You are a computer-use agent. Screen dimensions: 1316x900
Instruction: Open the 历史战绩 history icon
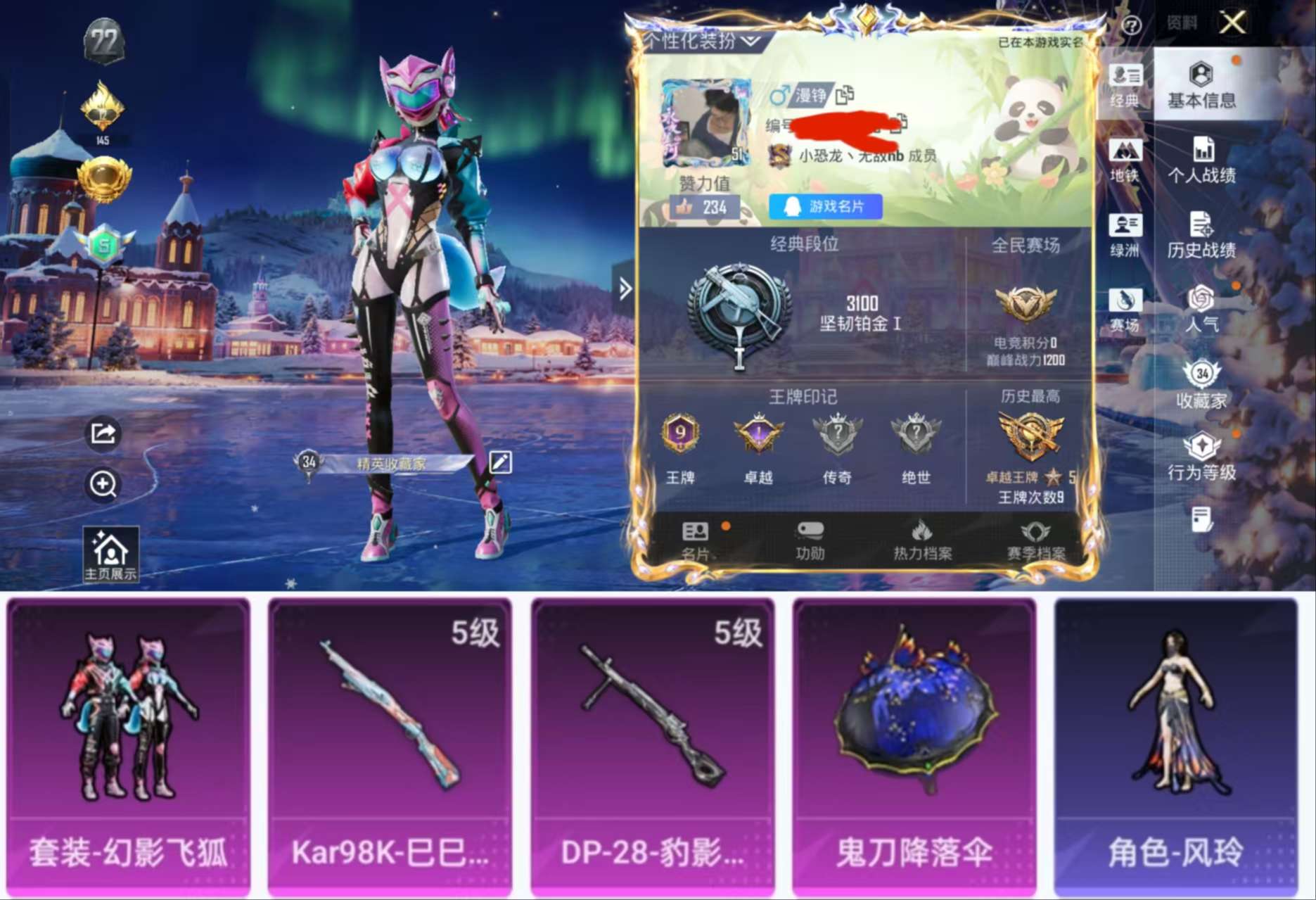point(1203,234)
